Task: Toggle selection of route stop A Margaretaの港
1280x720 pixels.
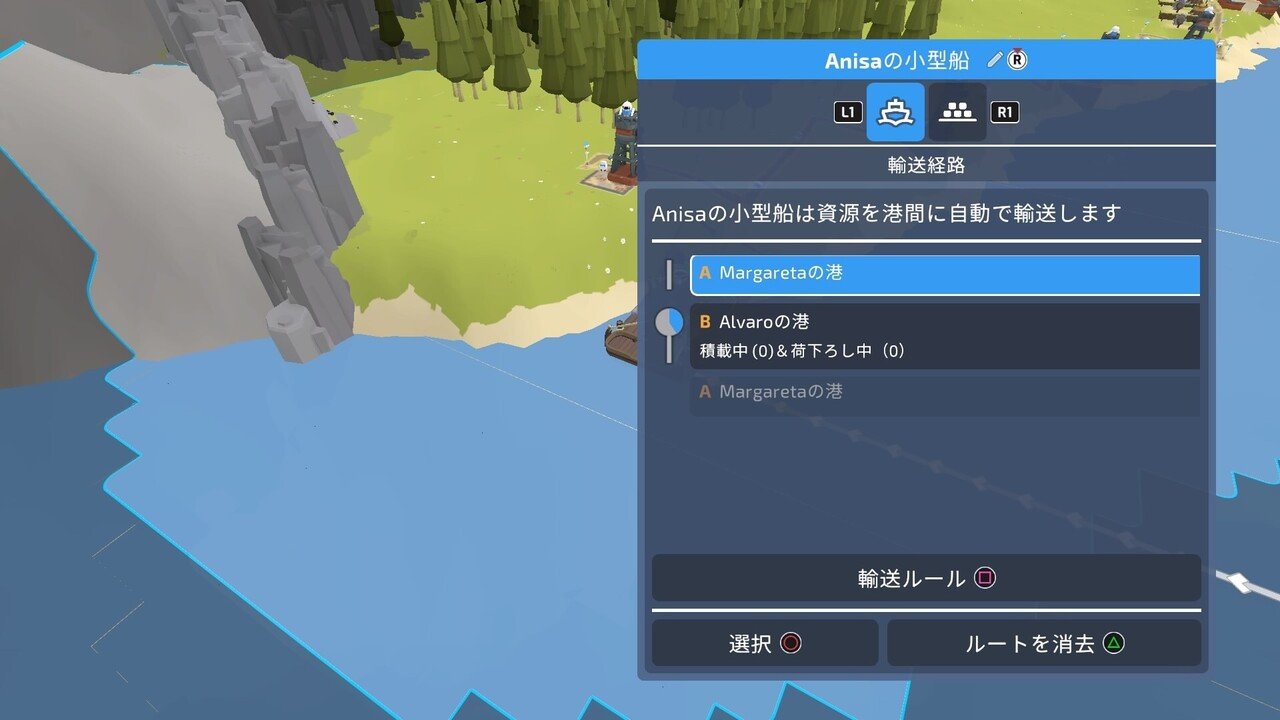Action: (943, 273)
